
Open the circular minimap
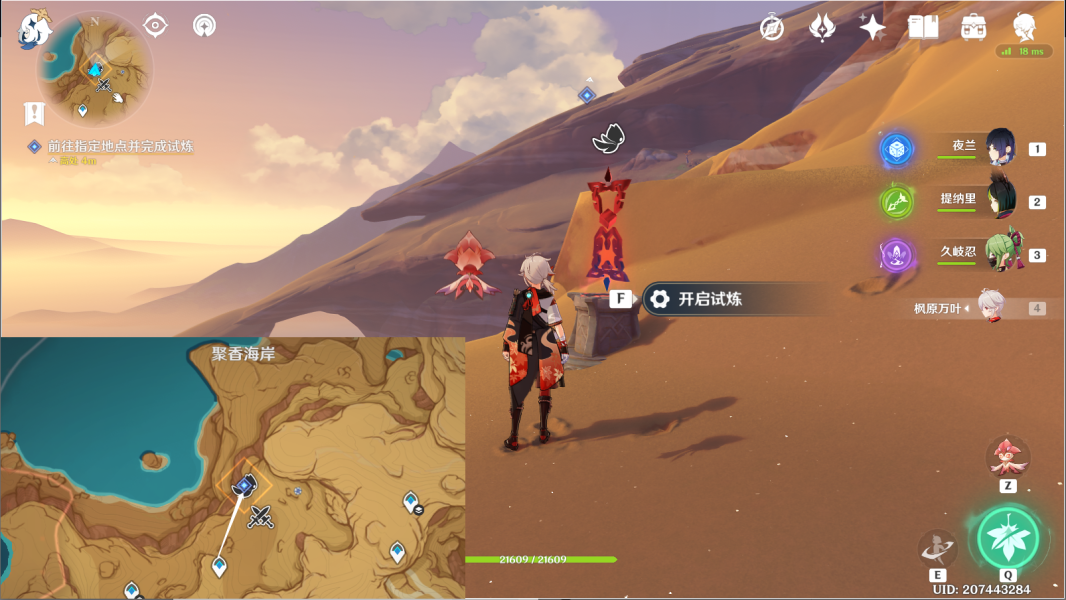click(x=95, y=68)
